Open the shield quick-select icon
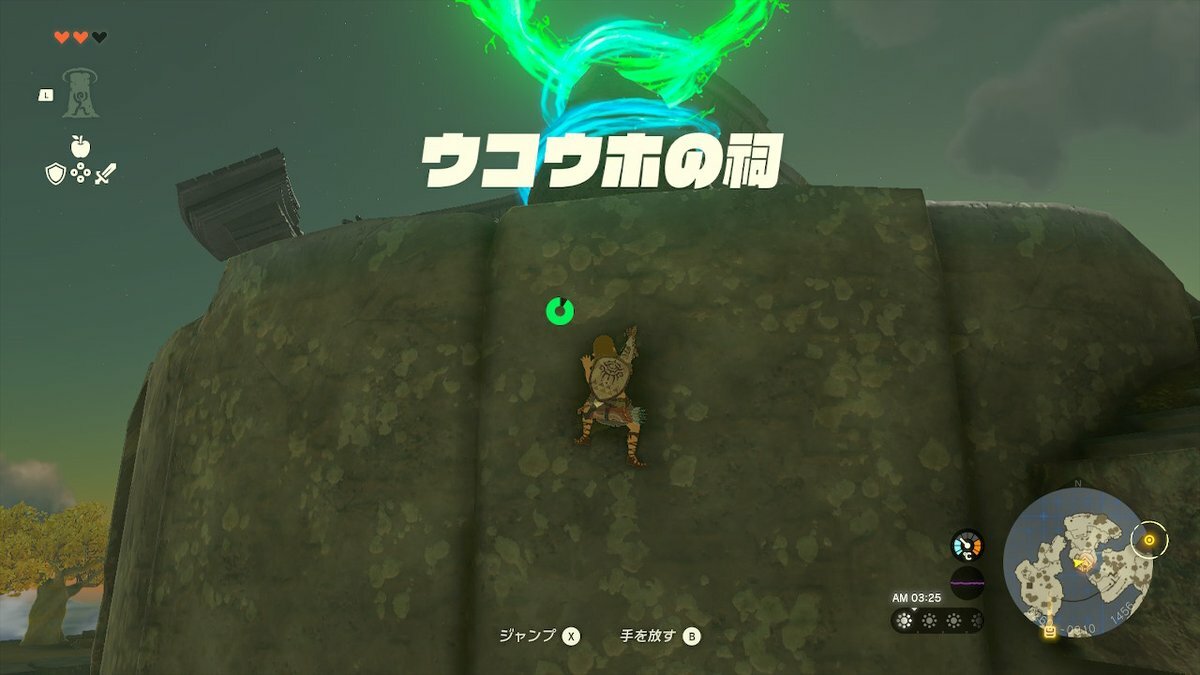This screenshot has width=1200, height=675. 55,174
